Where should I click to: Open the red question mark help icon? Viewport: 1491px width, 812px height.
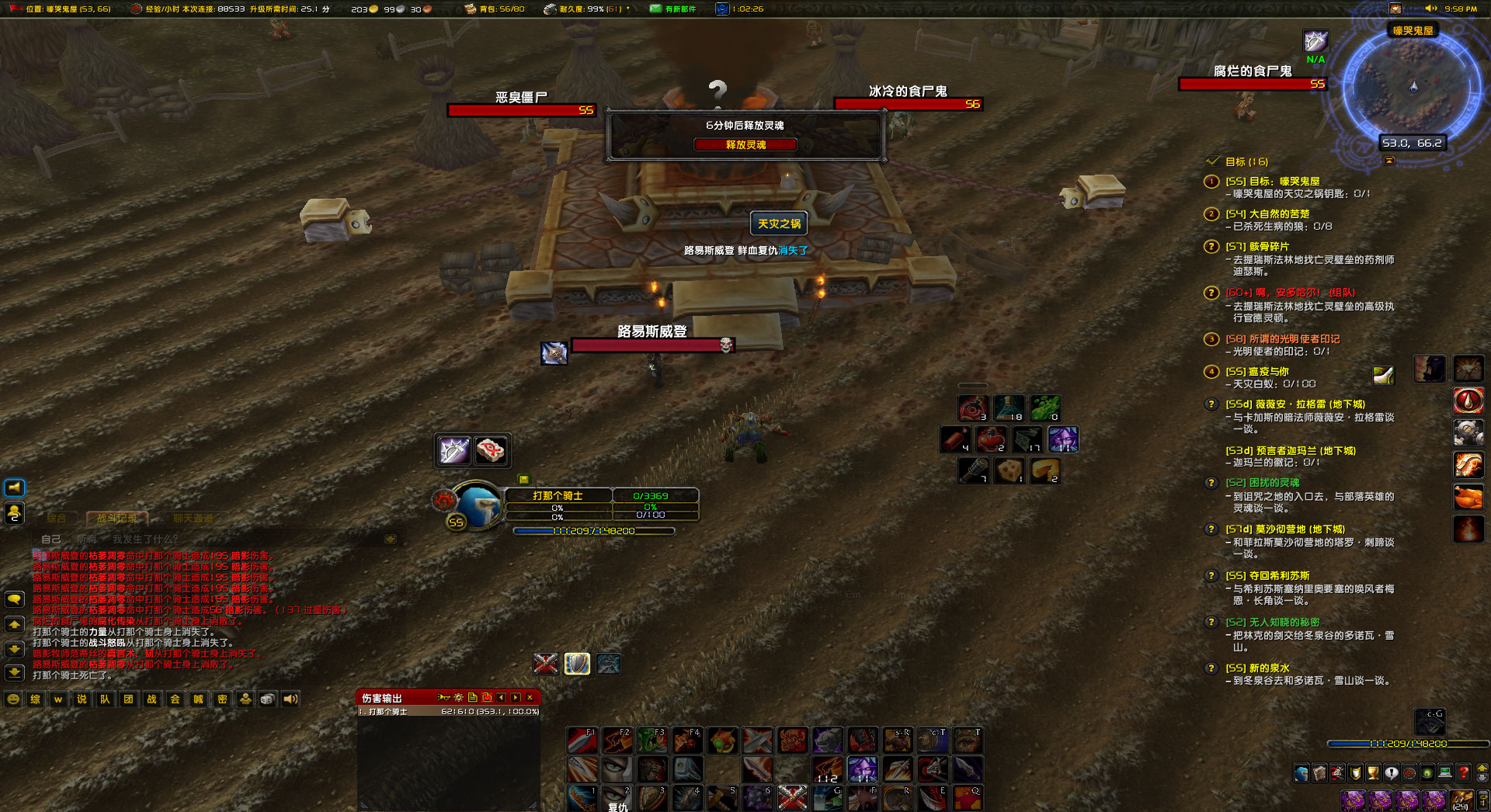tap(1463, 772)
